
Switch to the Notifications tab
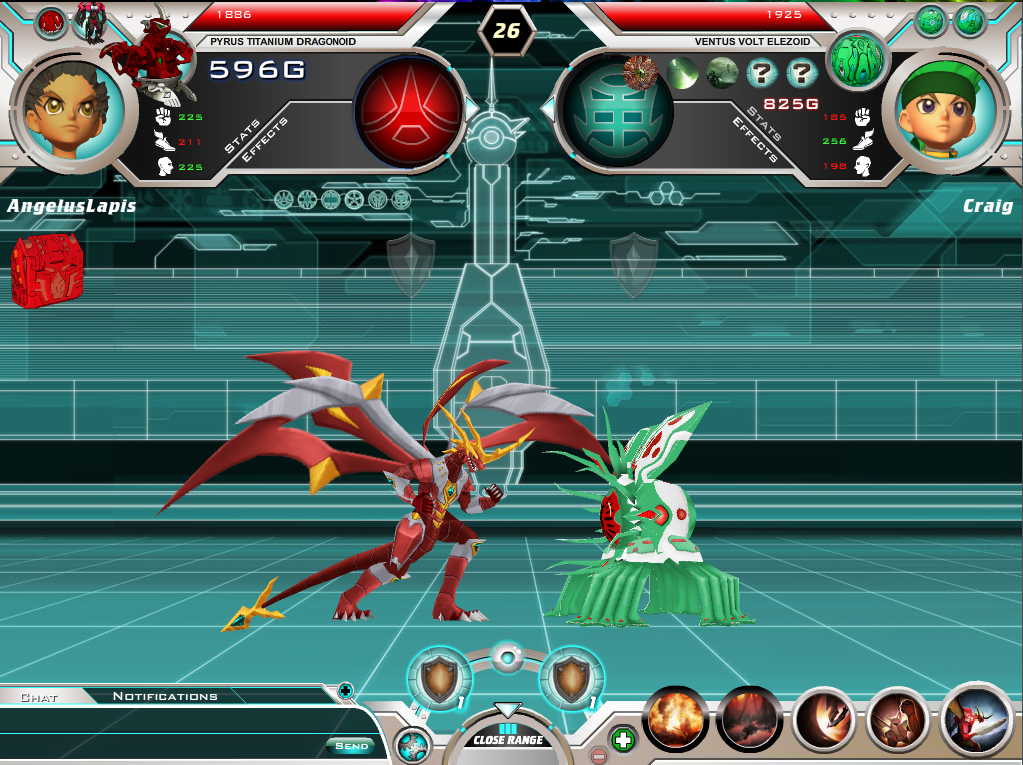tap(165, 696)
